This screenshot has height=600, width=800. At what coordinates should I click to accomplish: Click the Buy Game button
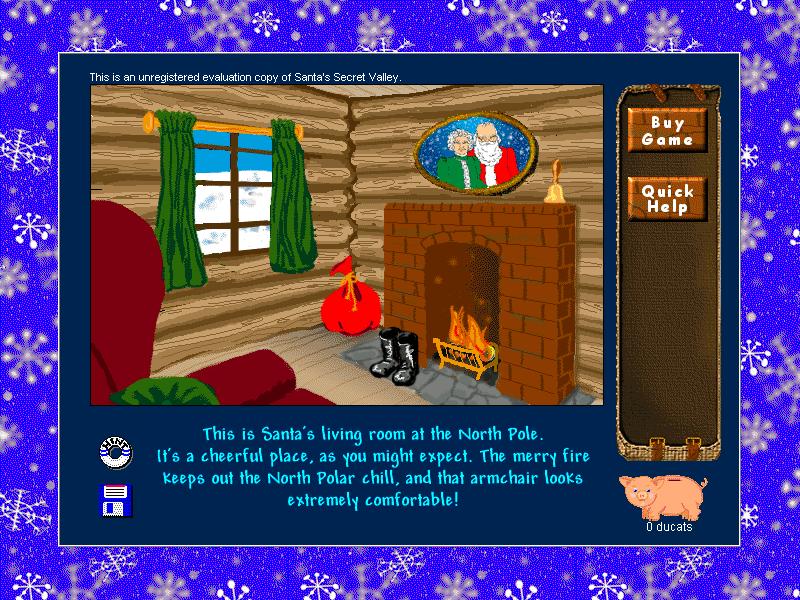pyautogui.click(x=667, y=131)
